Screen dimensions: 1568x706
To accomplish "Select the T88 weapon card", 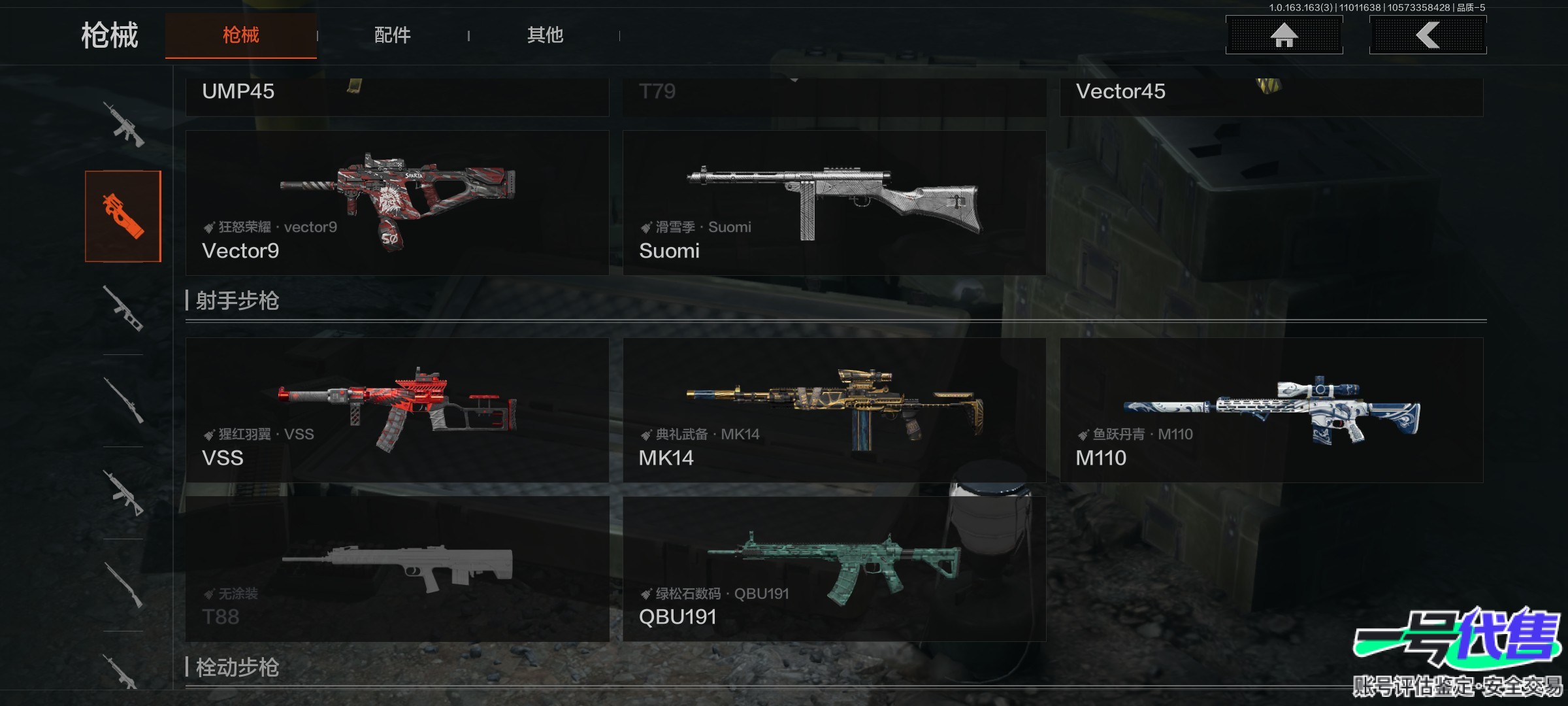I will click(x=397, y=569).
